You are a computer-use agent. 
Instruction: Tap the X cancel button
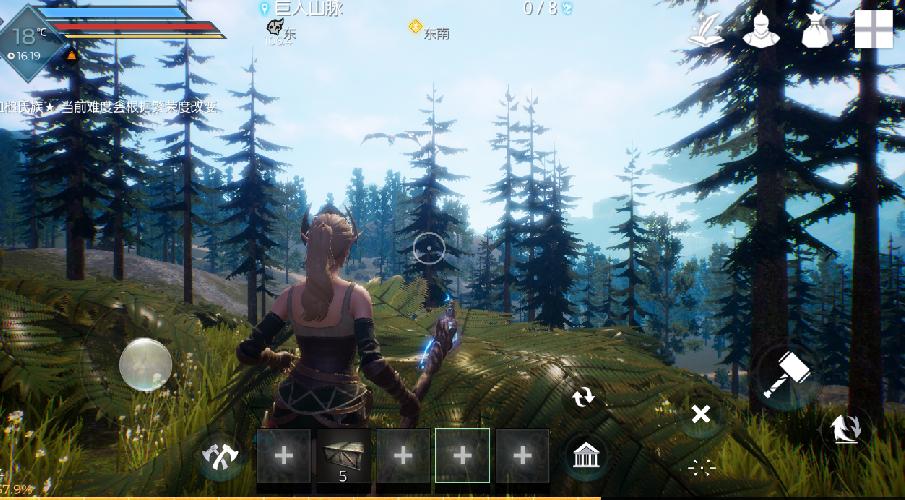701,413
